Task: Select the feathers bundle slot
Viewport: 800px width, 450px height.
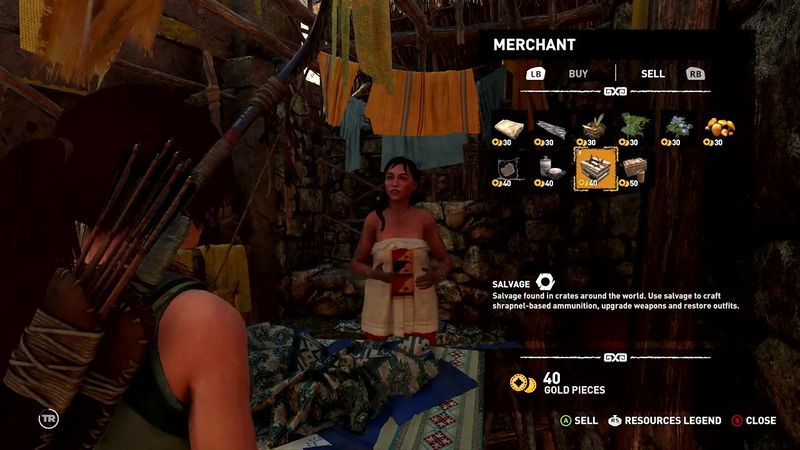Action: point(552,129)
